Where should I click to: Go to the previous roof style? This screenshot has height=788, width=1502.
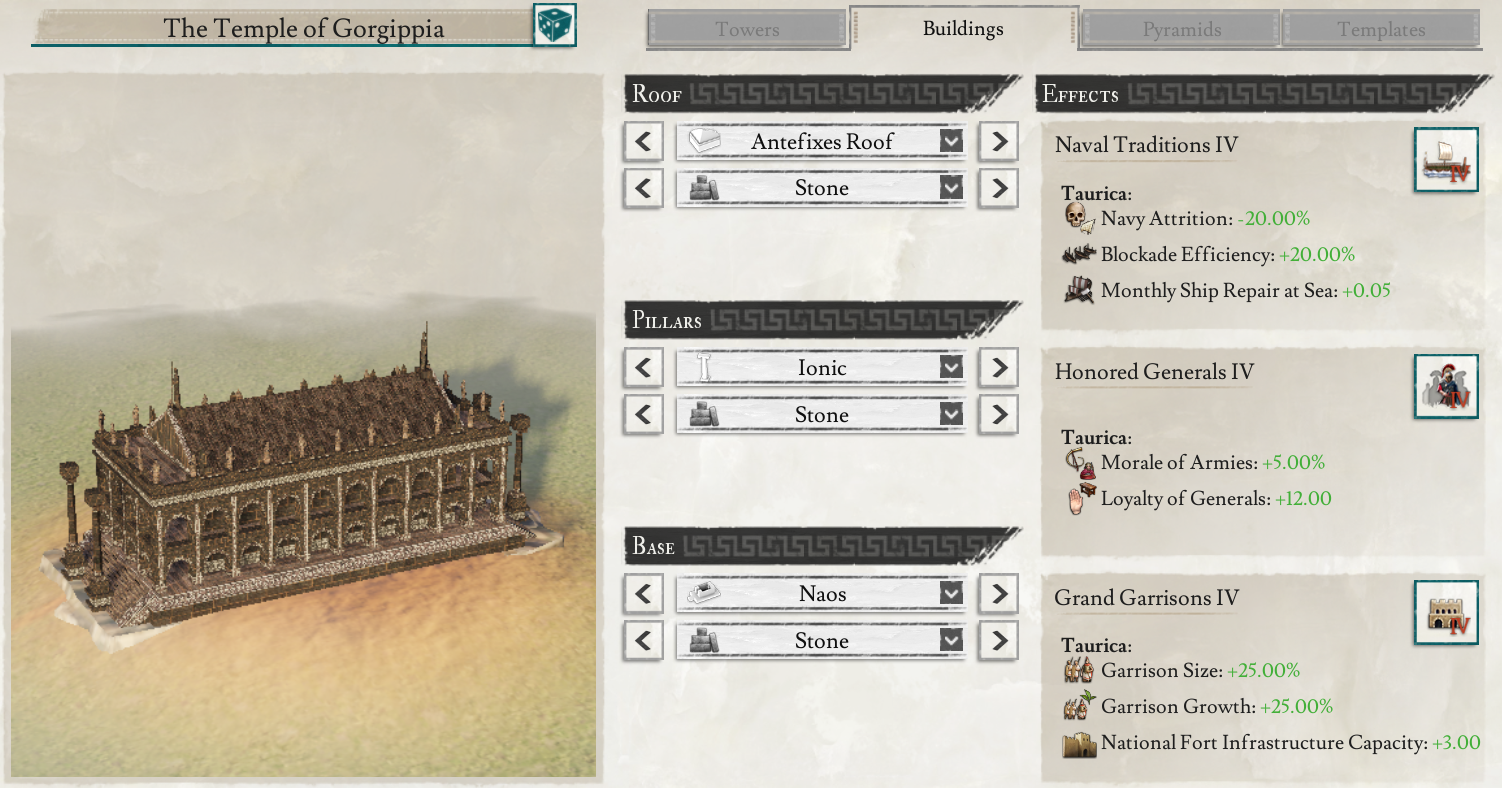tap(643, 142)
